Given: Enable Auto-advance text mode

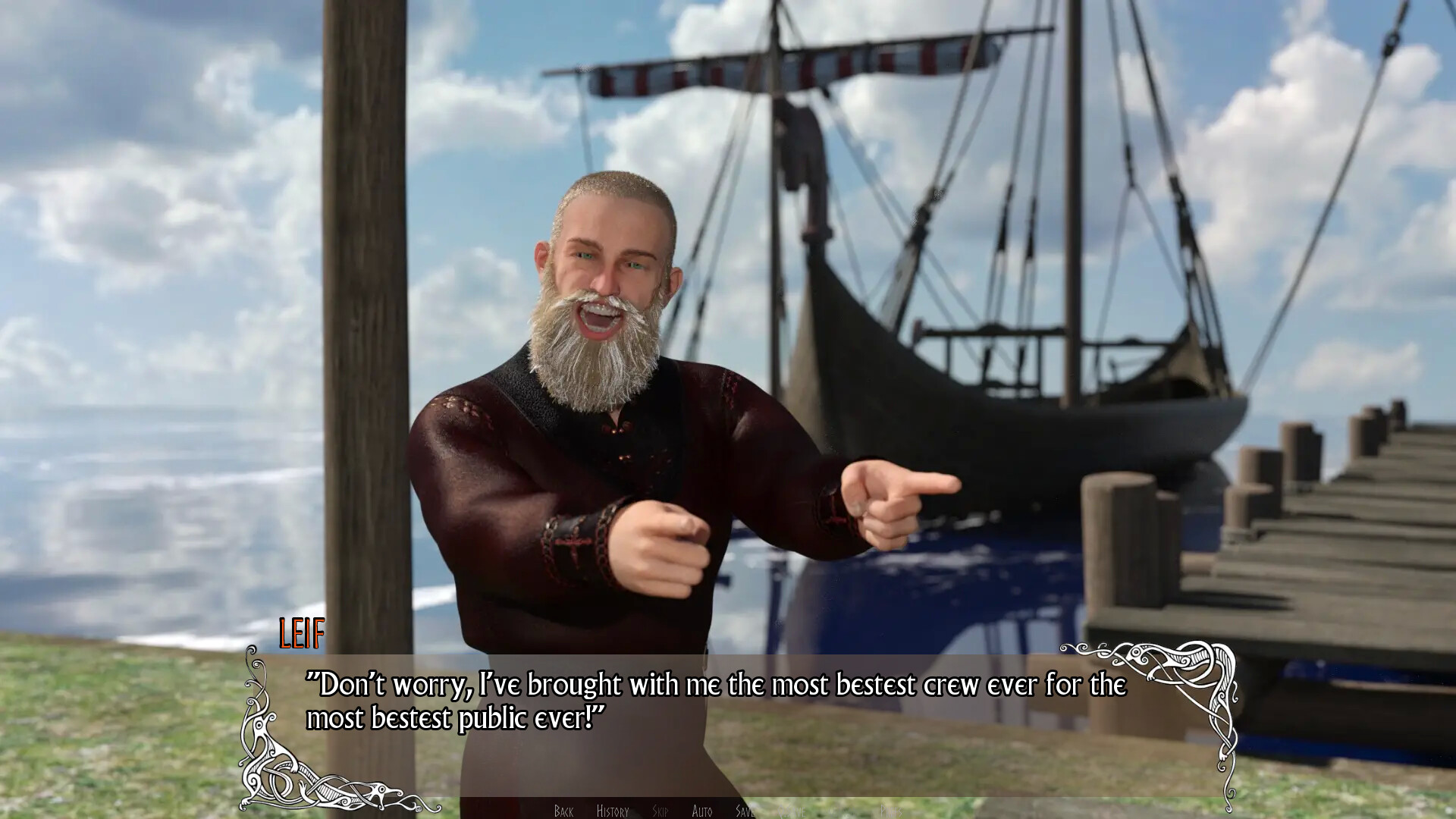Looking at the screenshot, I should click(701, 810).
